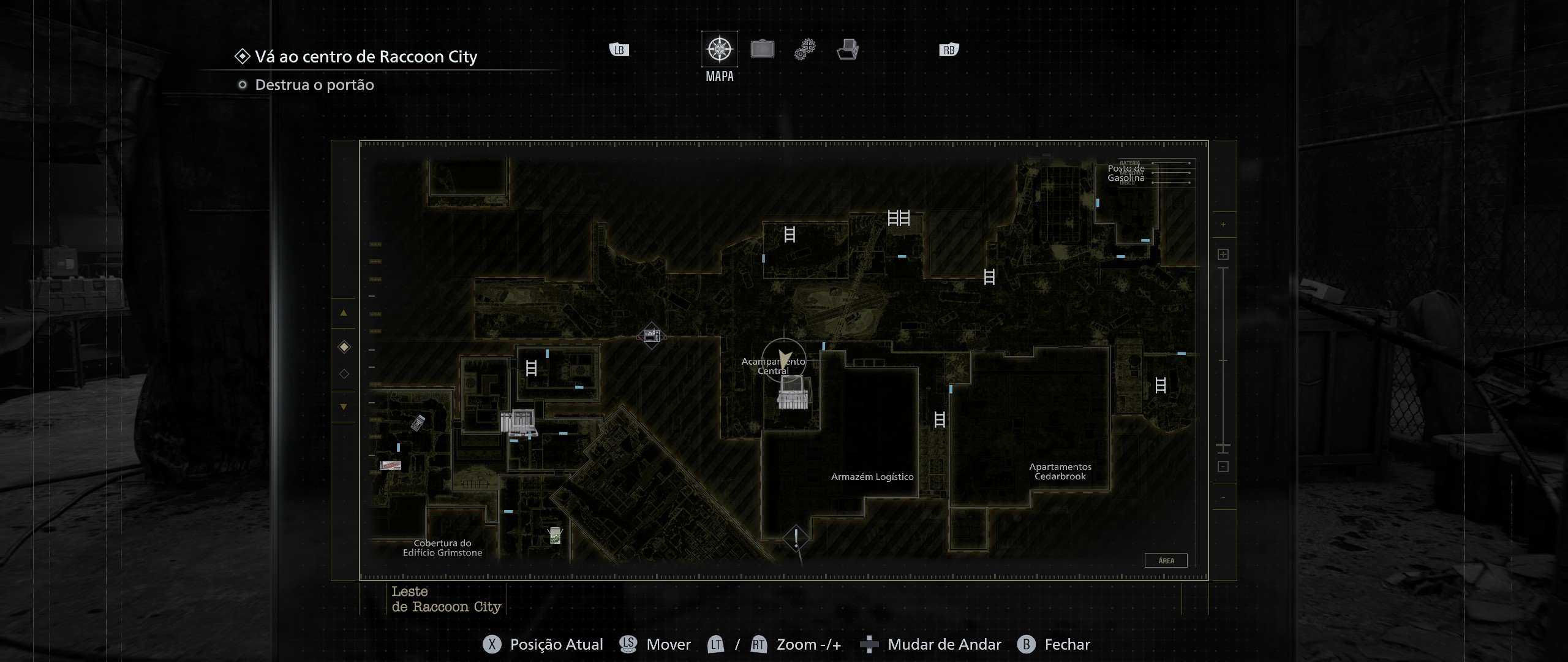
Task: Select the MAPA compass tab
Action: (x=719, y=49)
